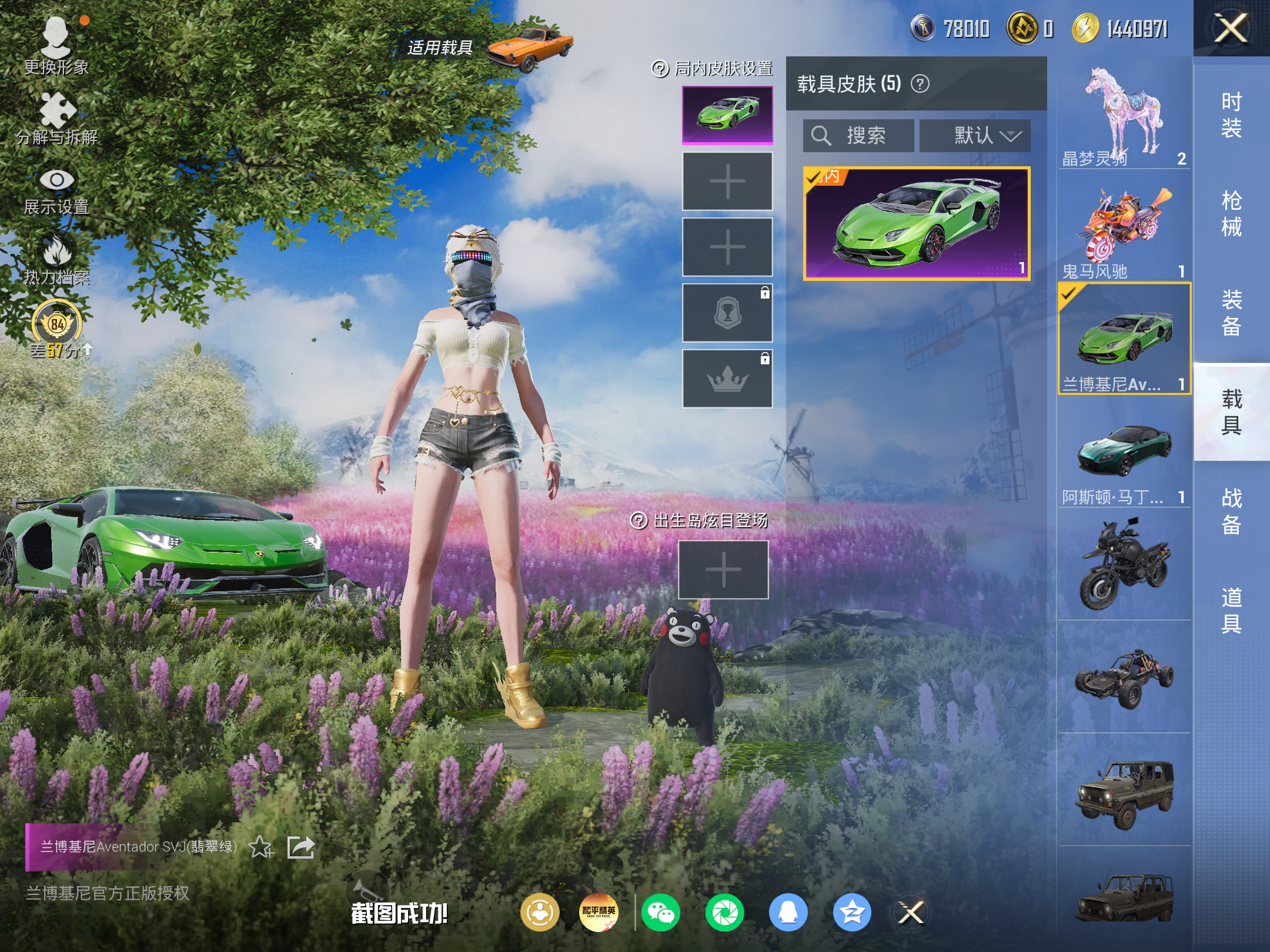Open 热力档案 heat archive
The width and height of the screenshot is (1270, 952).
[56, 259]
